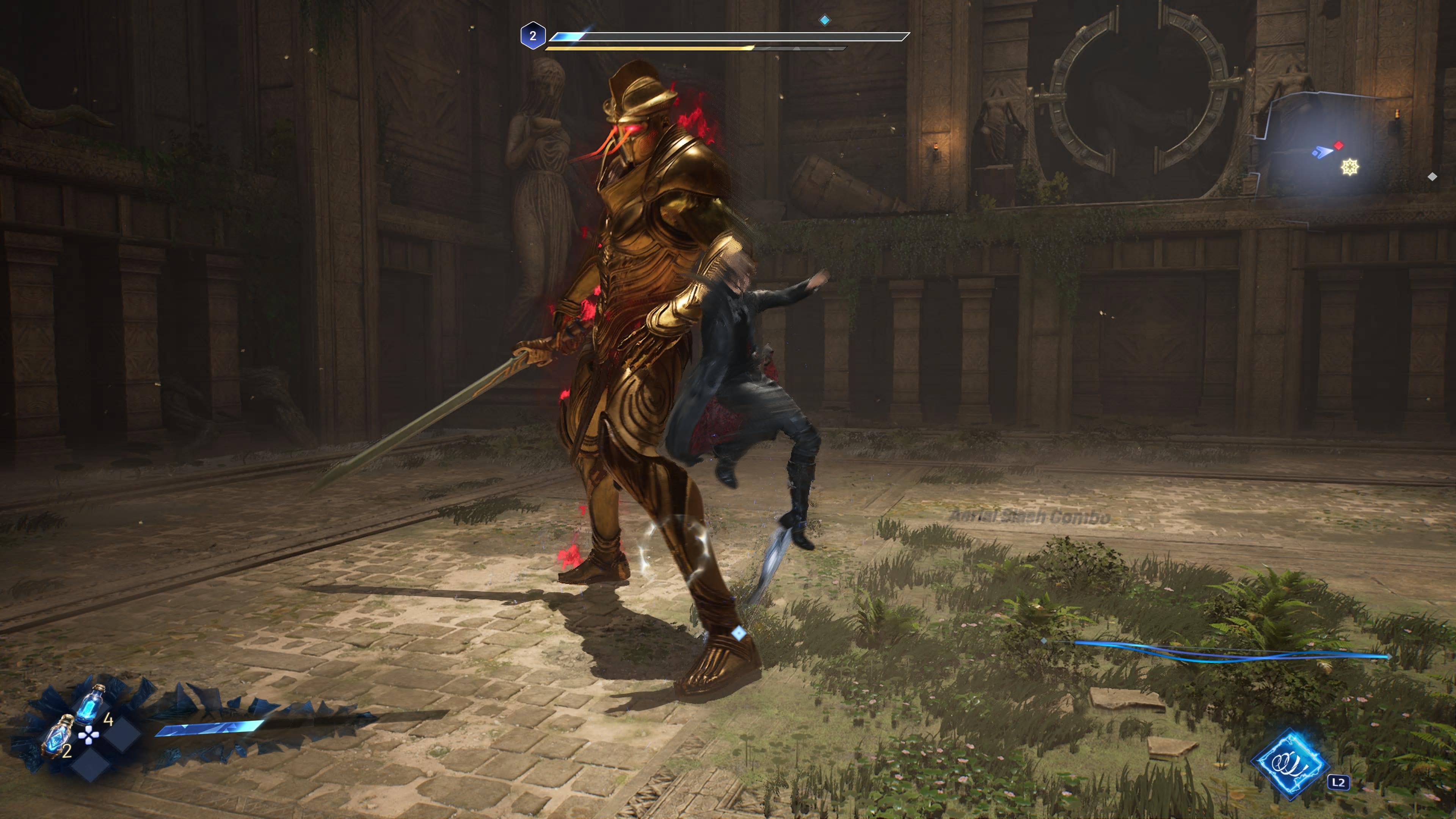
Task: Click the golden star marker on minimap
Action: tap(1350, 167)
